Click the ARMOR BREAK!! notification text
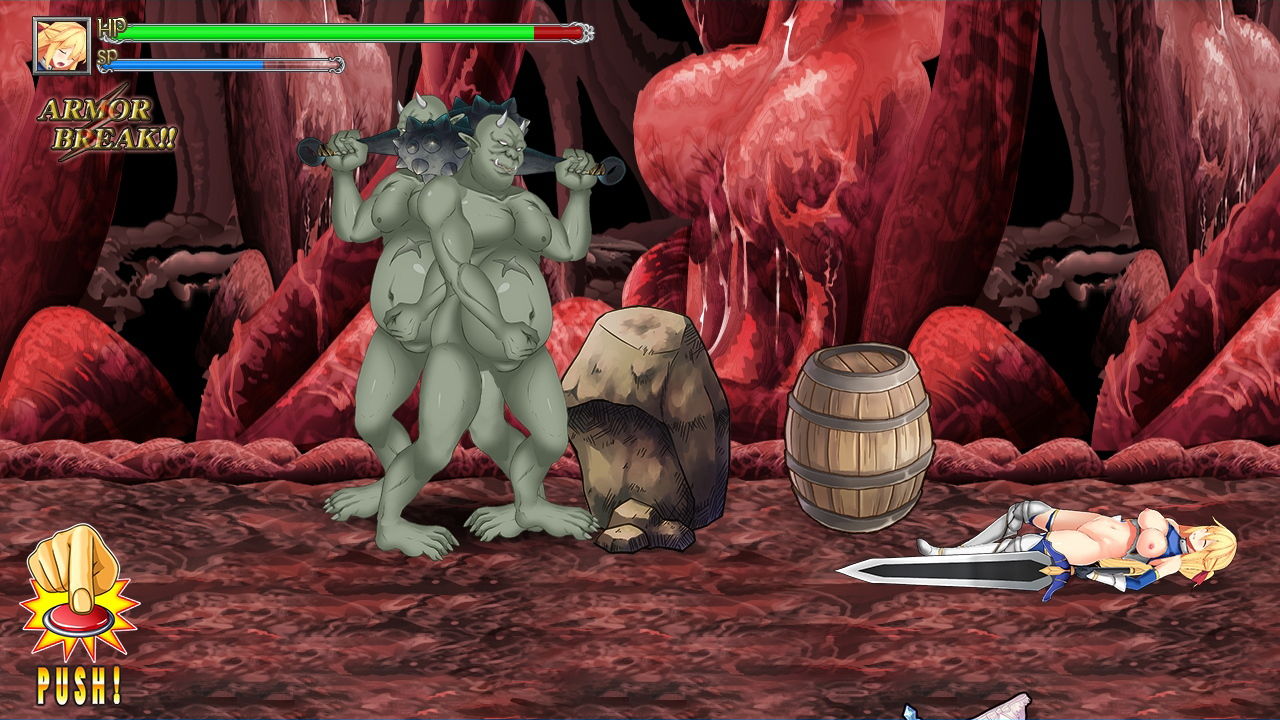 pyautogui.click(x=105, y=125)
